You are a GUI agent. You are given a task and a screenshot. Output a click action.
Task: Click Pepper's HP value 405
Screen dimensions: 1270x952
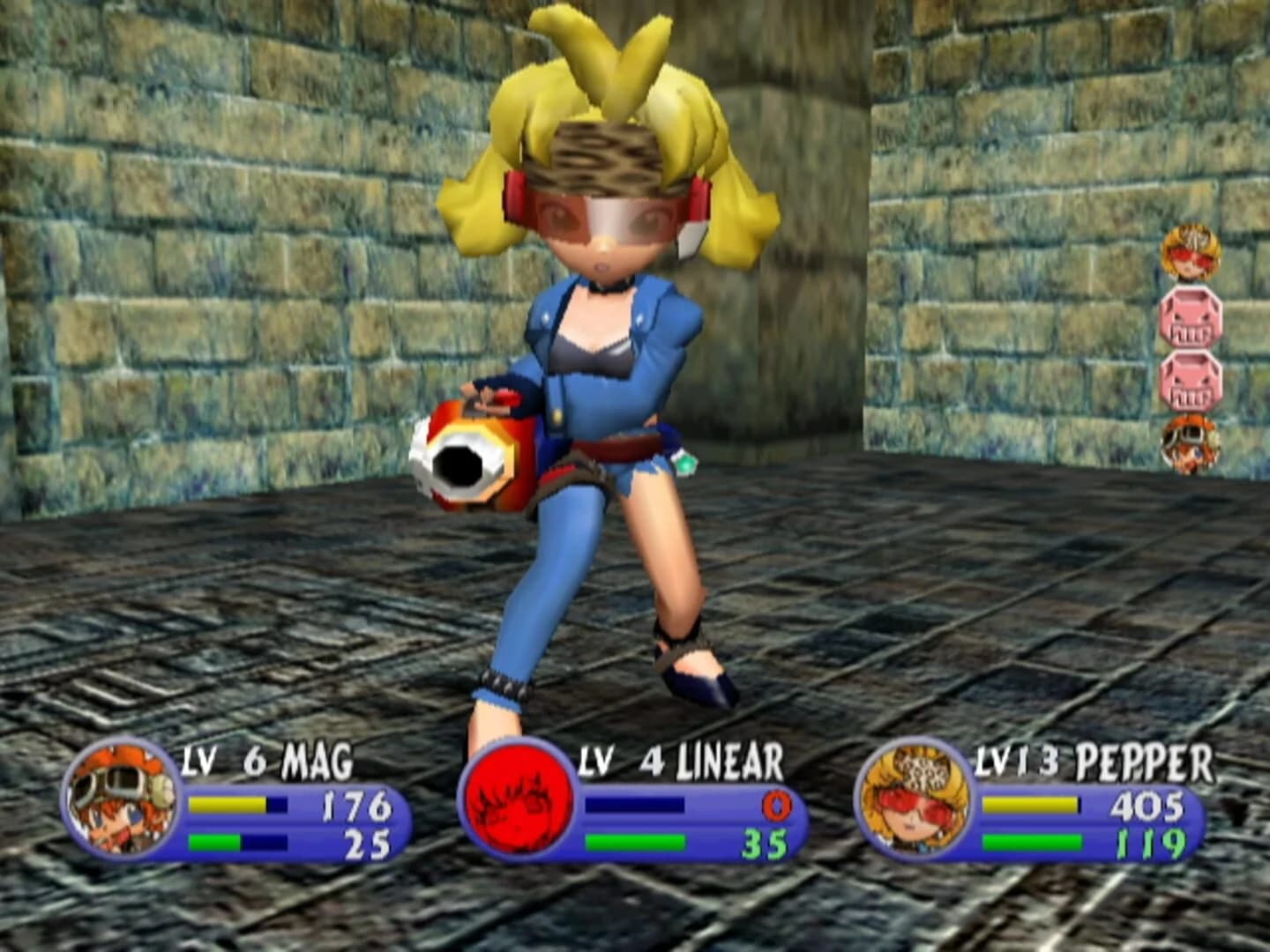point(1147,804)
